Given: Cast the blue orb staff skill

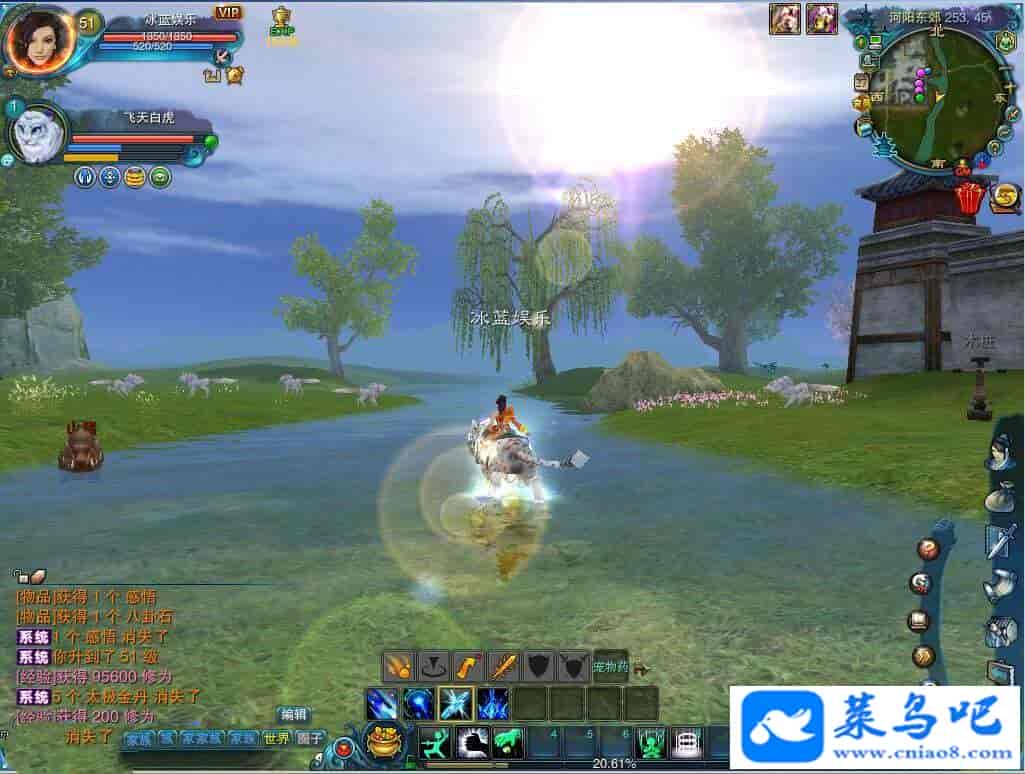Looking at the screenshot, I should (x=419, y=703).
